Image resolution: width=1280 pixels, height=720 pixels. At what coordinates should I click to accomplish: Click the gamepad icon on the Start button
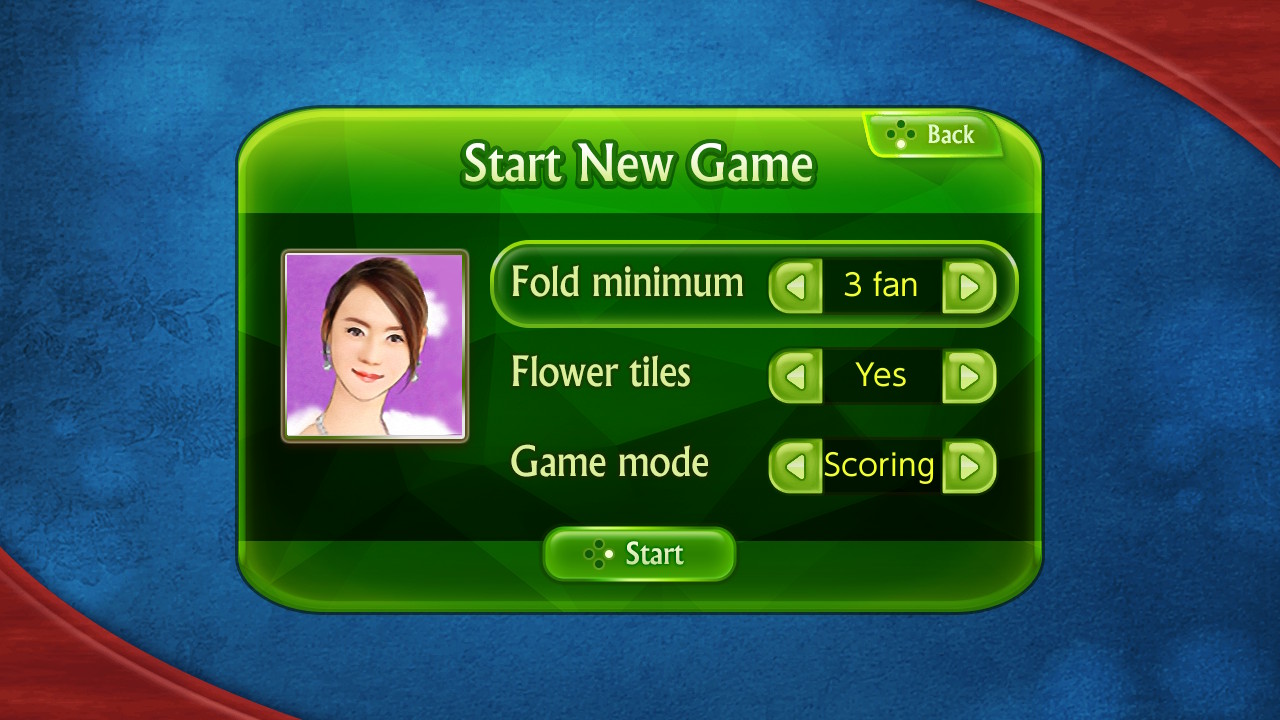[600, 553]
